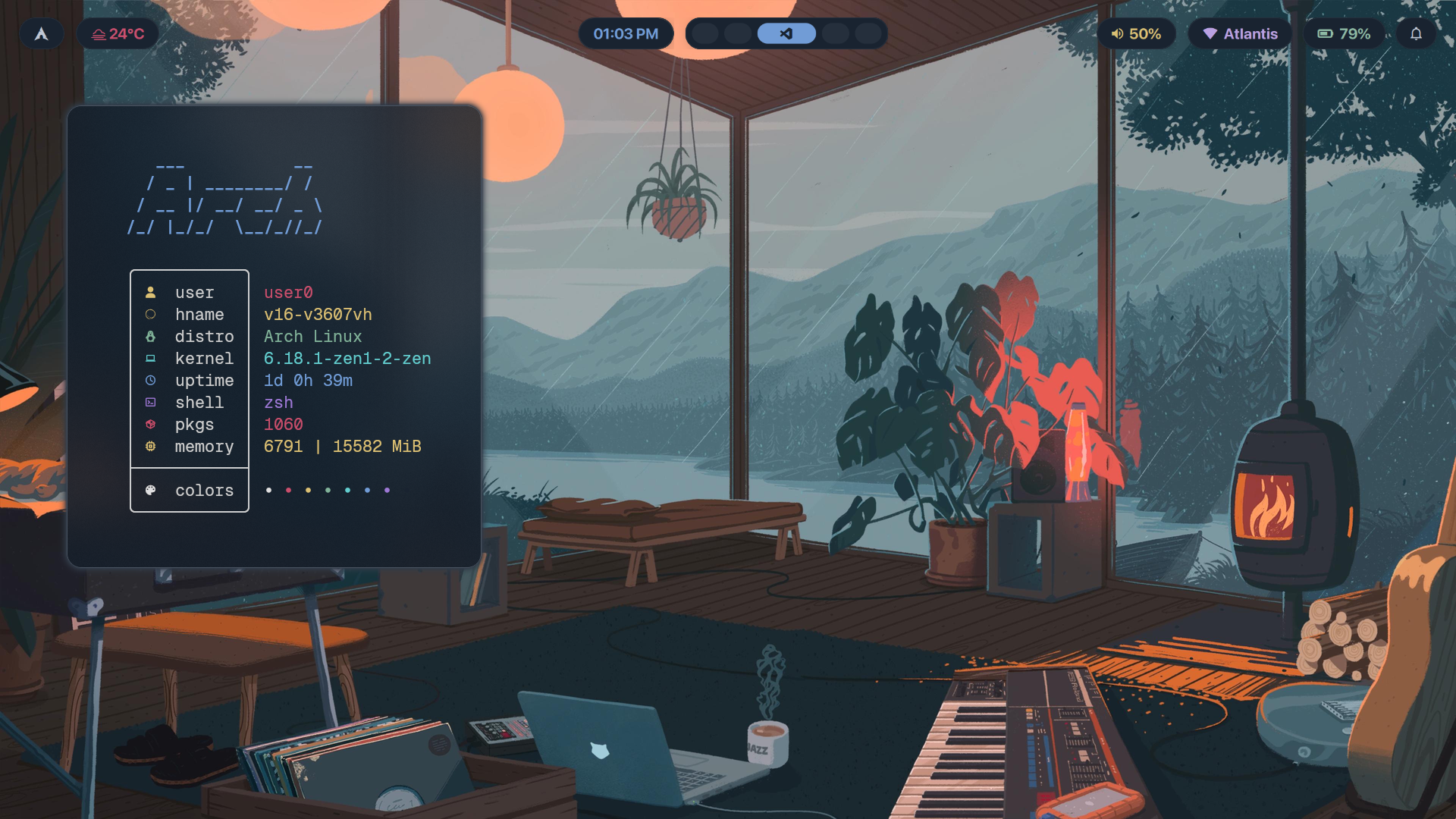Open the Atlantis network widget
The width and height of the screenshot is (1456, 819).
tap(1241, 34)
